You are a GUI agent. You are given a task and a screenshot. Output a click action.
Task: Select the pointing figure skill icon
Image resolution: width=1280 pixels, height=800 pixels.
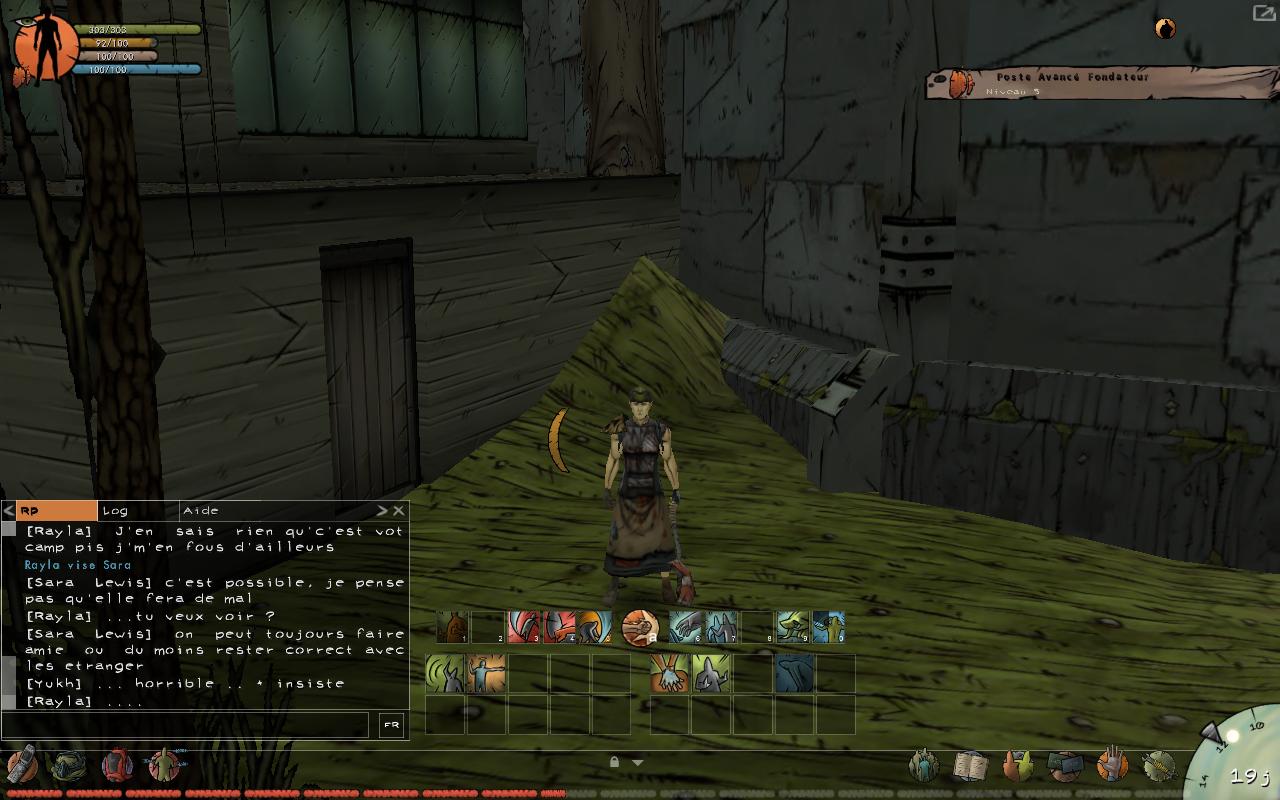pyautogui.click(x=486, y=673)
